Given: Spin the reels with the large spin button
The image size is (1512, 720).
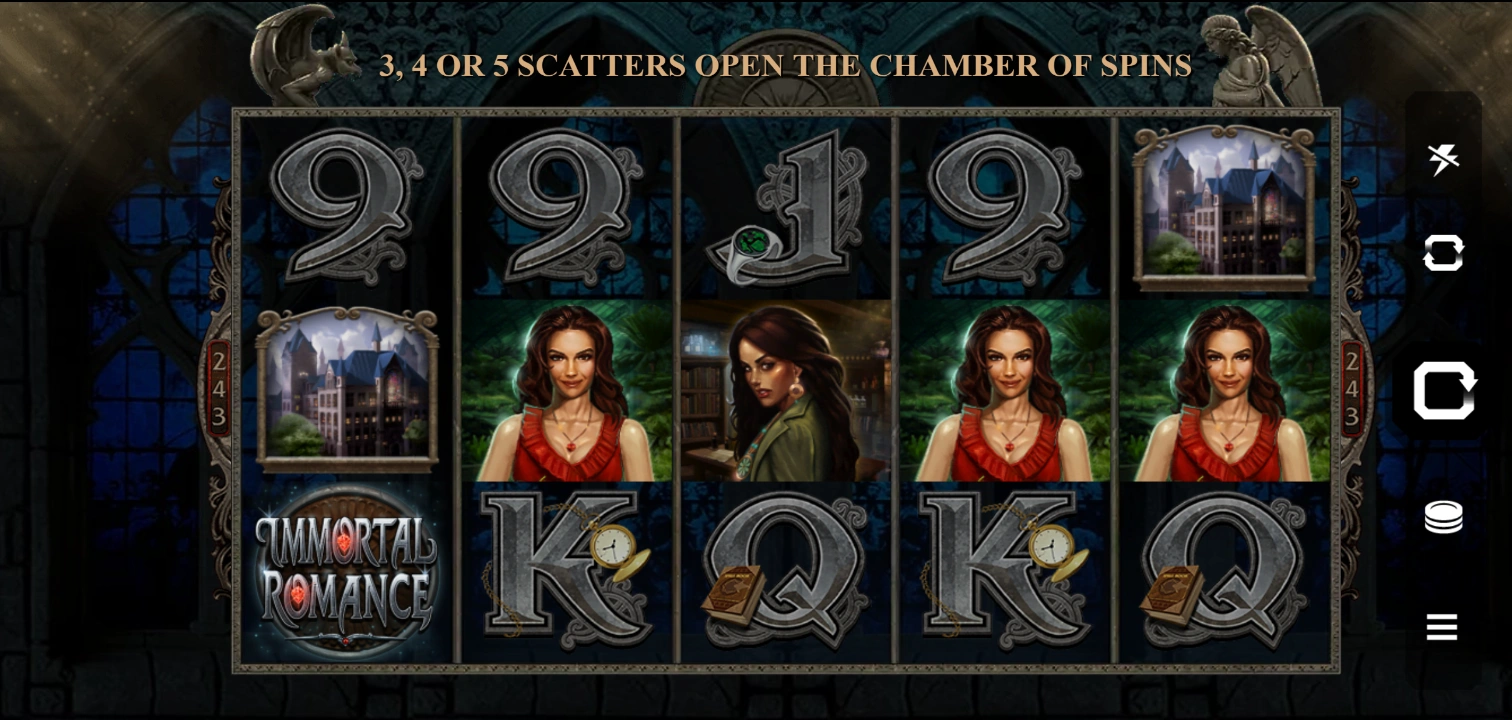Looking at the screenshot, I should (x=1443, y=390).
